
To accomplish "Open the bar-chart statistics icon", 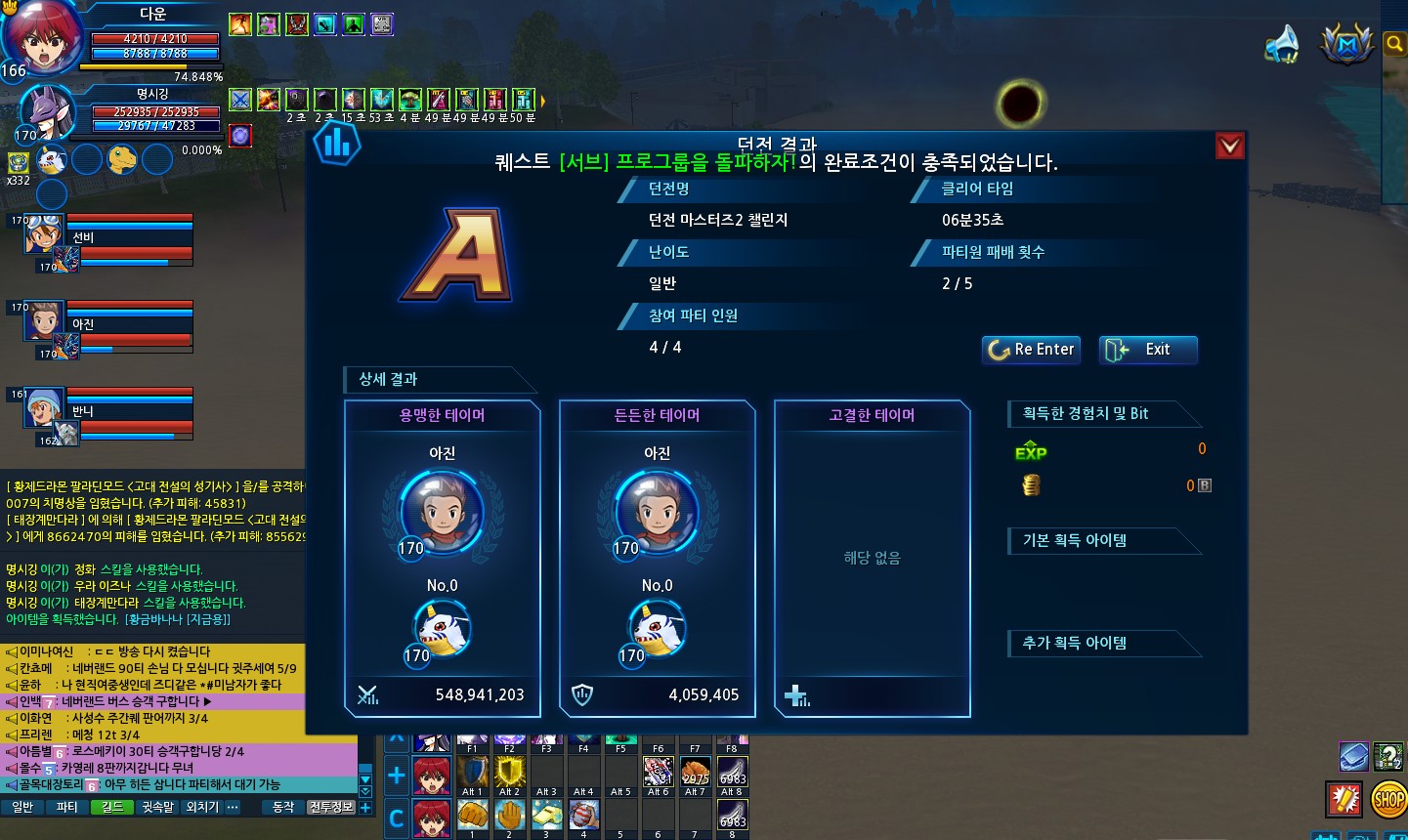I will click(x=337, y=145).
